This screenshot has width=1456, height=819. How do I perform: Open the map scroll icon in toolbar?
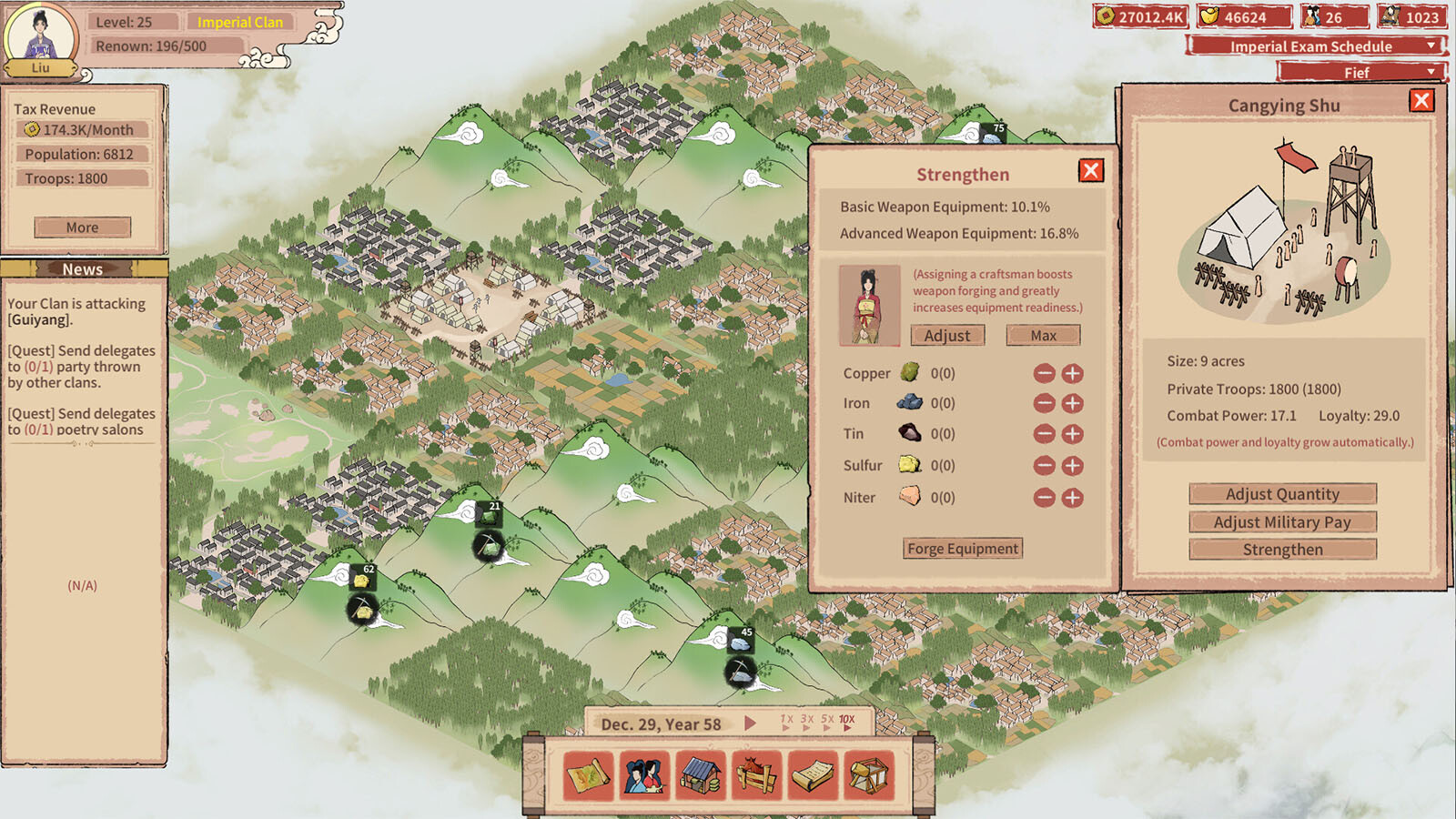click(589, 776)
